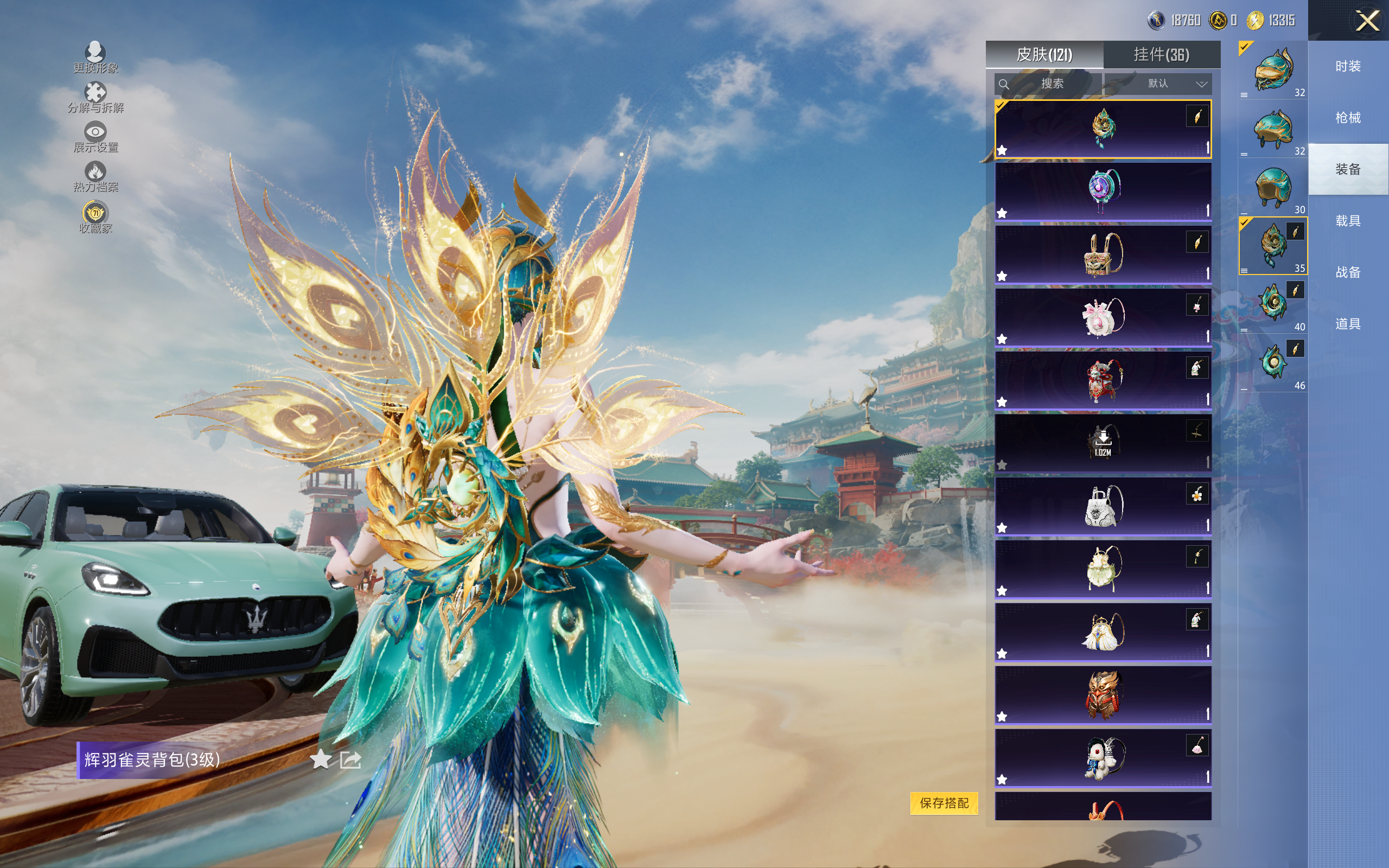Share the backpack using the share icon
Image resolution: width=1389 pixels, height=868 pixels.
tap(350, 759)
